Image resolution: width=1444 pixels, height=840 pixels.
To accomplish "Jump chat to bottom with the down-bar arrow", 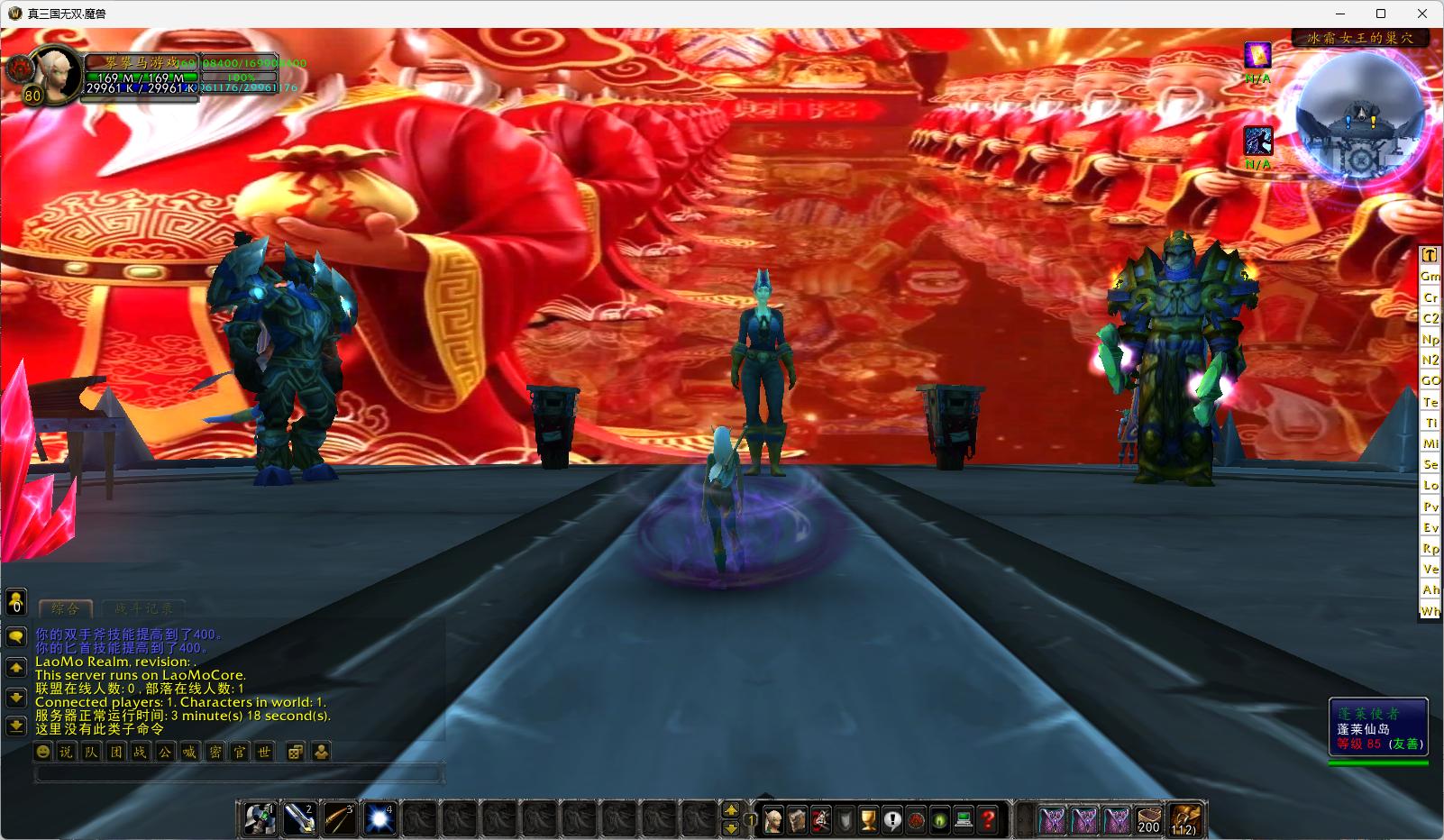I will (x=16, y=726).
